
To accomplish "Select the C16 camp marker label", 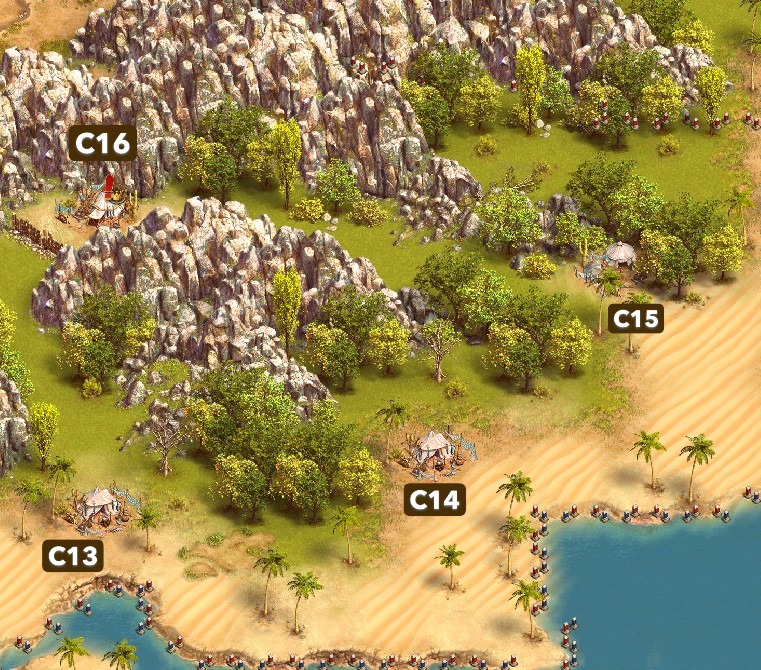I will click(x=104, y=144).
